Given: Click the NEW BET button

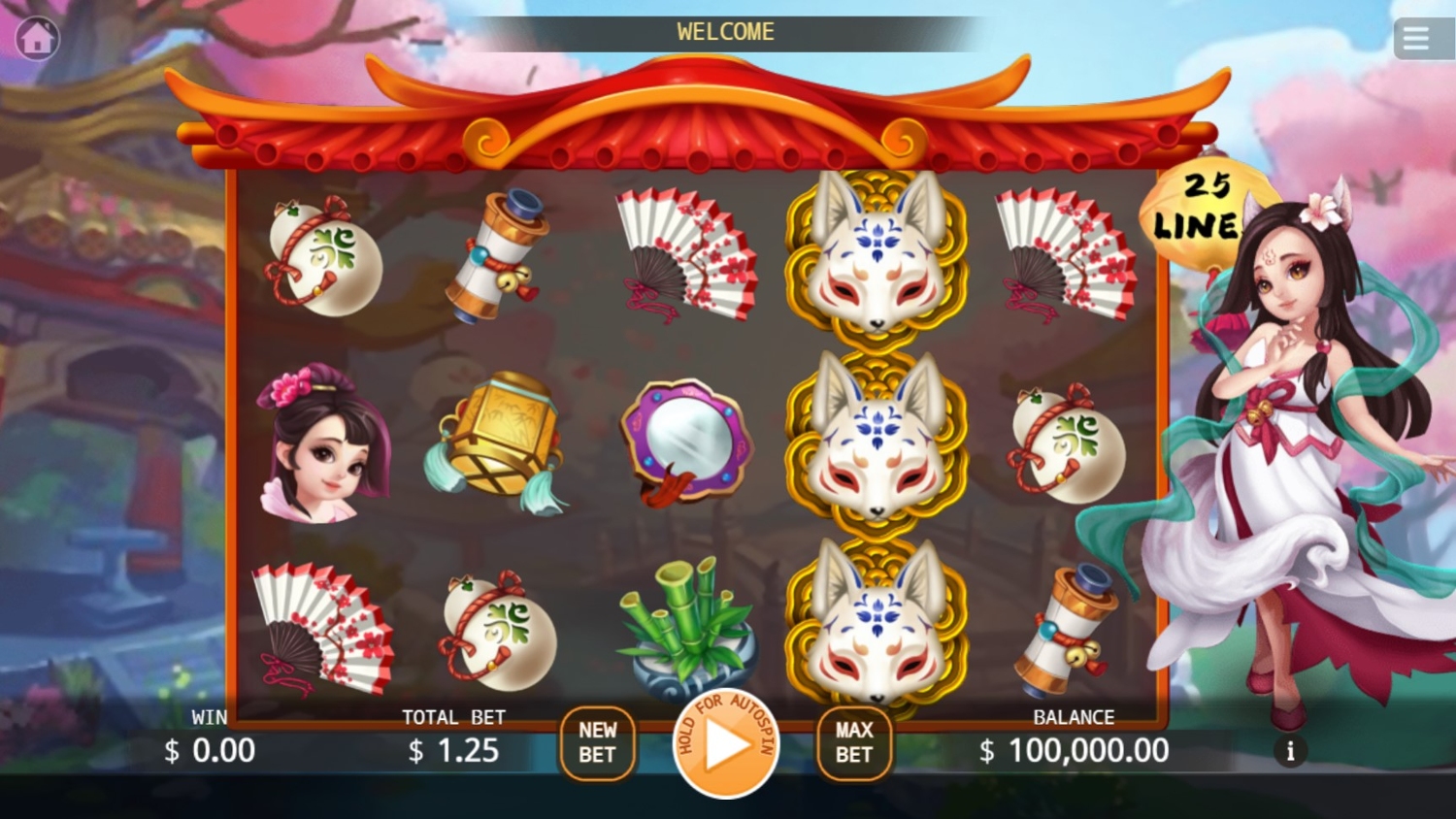Looking at the screenshot, I should click(597, 742).
